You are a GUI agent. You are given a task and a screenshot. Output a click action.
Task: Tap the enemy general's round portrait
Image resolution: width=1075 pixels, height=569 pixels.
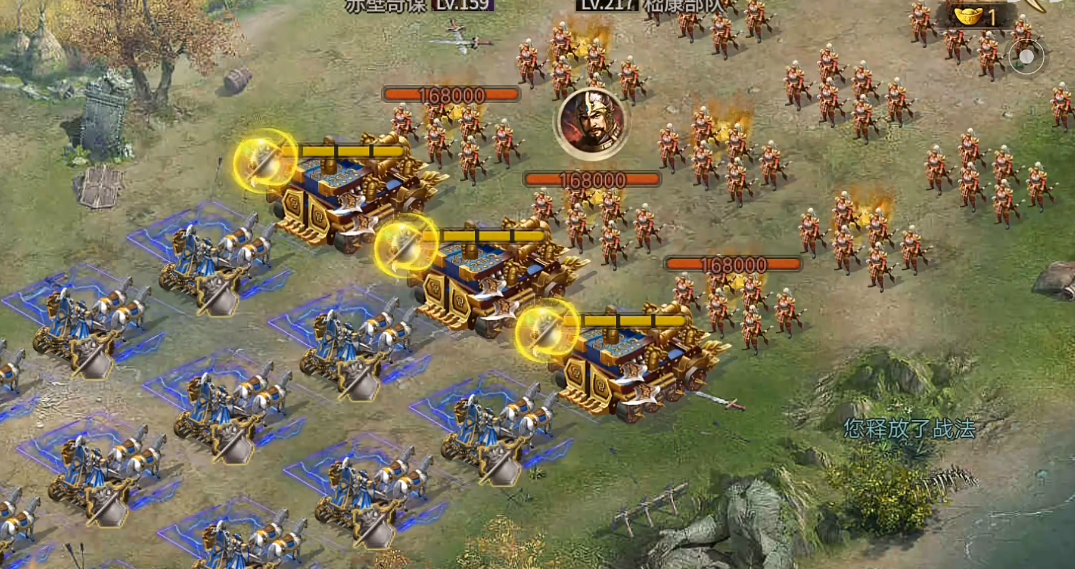coord(592,123)
